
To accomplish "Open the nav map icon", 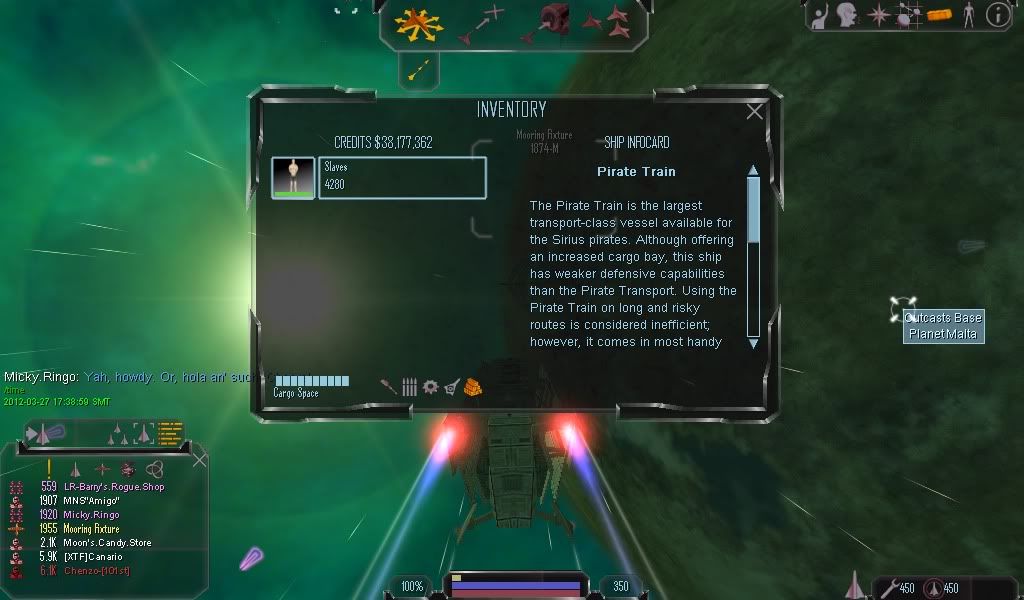I will coord(908,15).
